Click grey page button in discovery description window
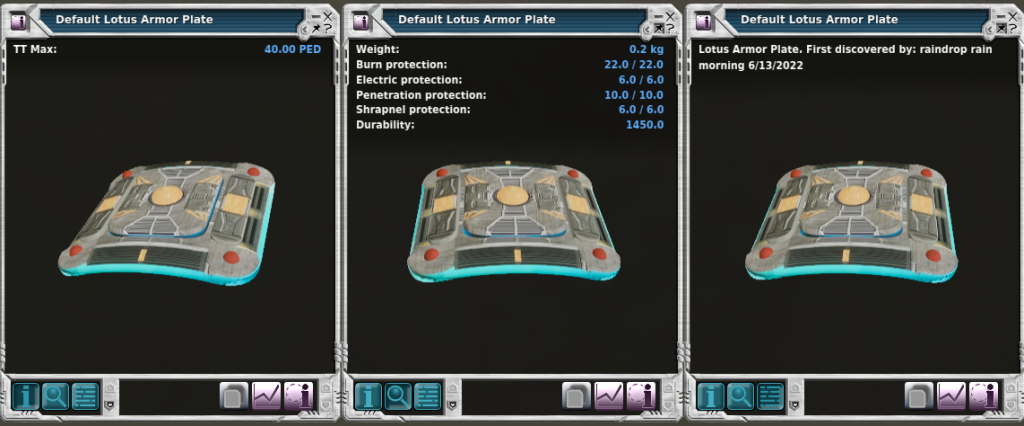The image size is (1024, 426). click(918, 396)
